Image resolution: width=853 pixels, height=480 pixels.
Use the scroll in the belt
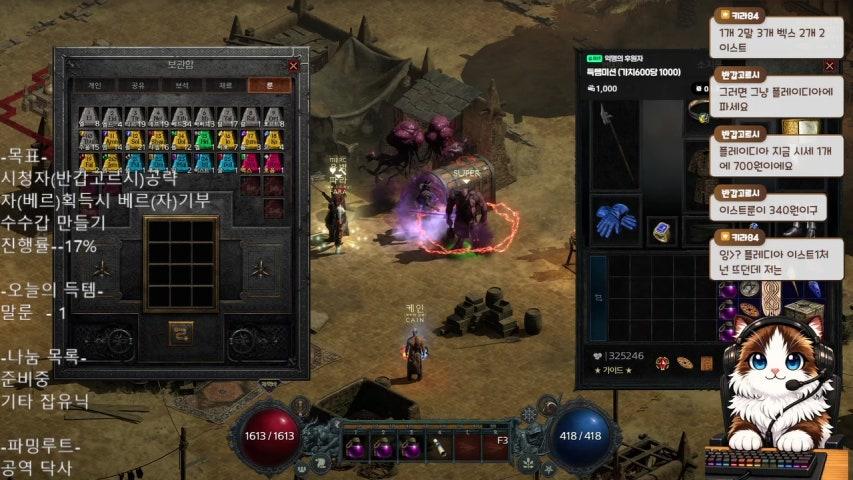441,446
